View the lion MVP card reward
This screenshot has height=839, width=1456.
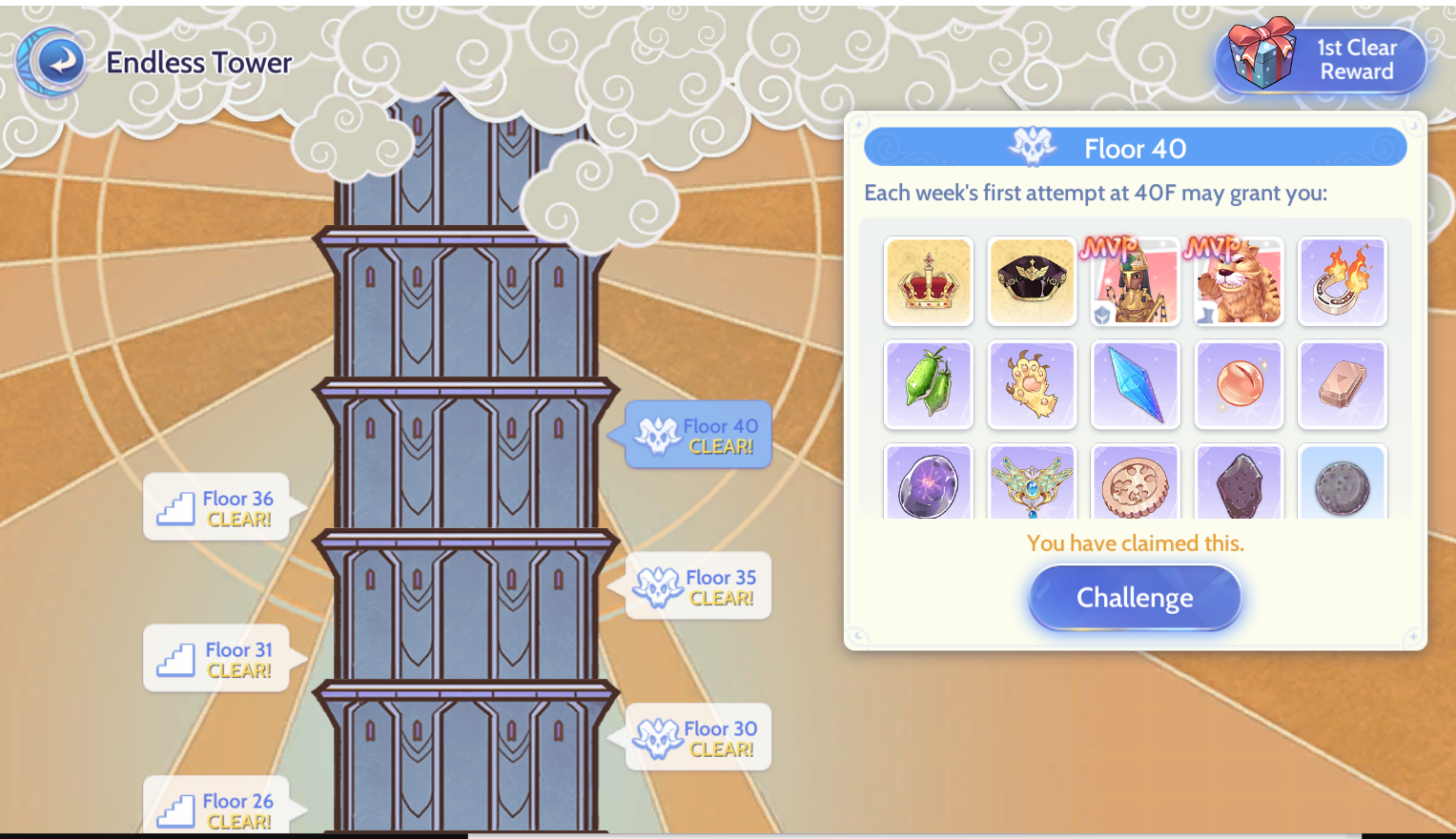pyautogui.click(x=1239, y=281)
